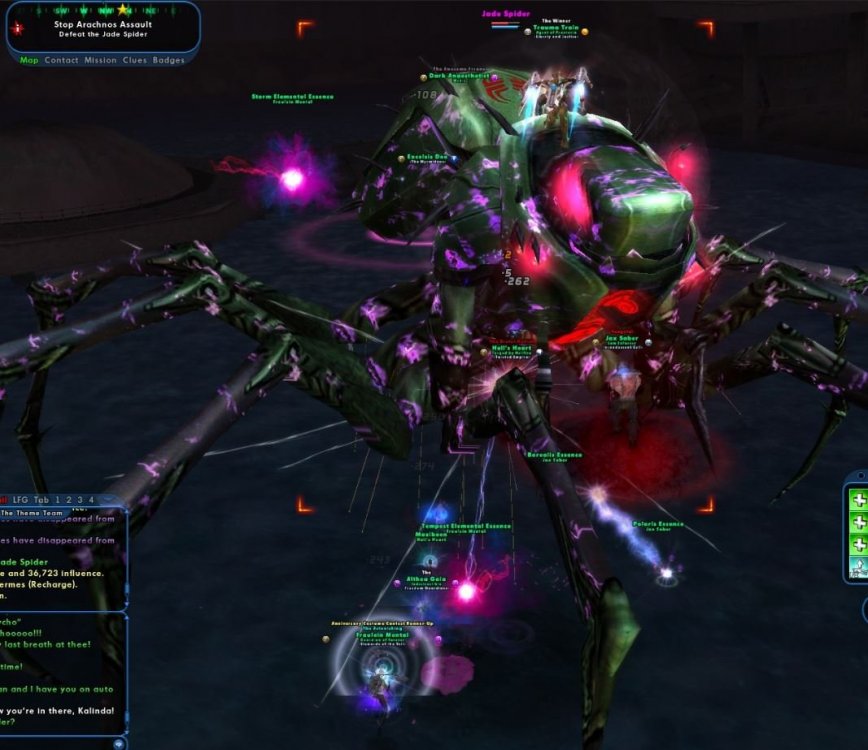Click the chat bubble icon below the chat window
Screen dimensions: 868x750
(x=120, y=743)
